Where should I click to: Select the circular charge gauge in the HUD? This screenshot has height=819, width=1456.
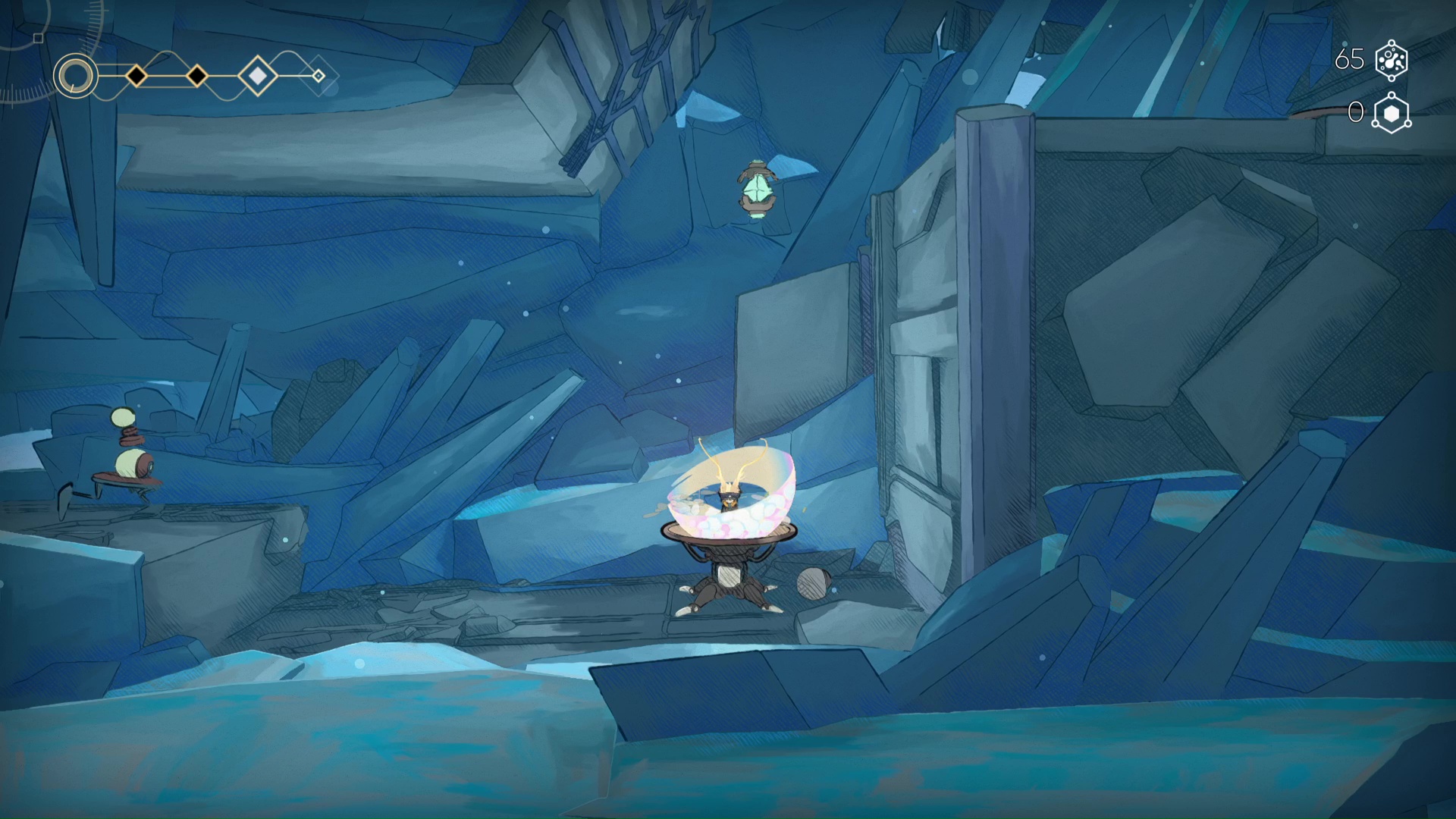(x=76, y=76)
